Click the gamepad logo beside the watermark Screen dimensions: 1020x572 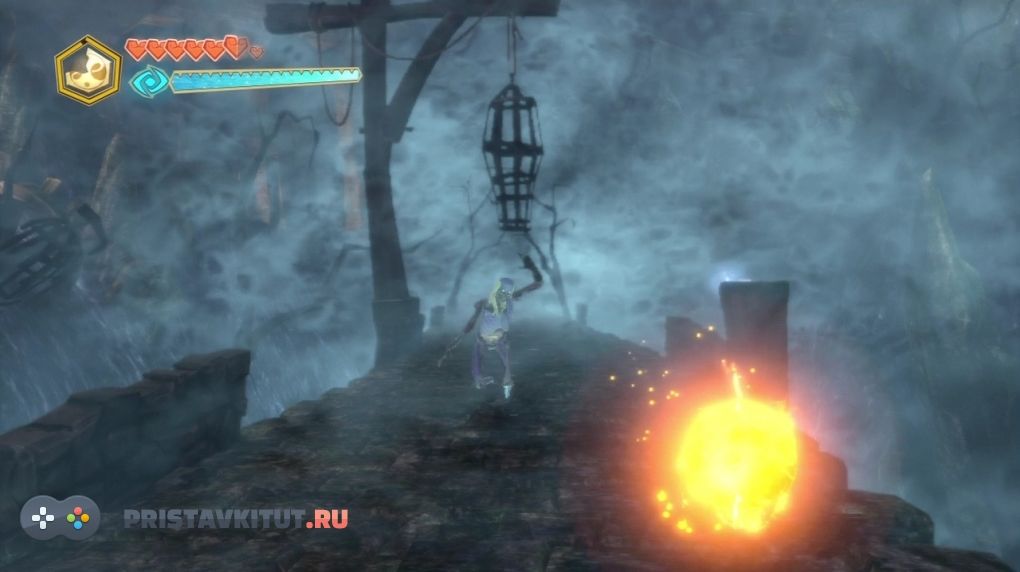point(60,518)
